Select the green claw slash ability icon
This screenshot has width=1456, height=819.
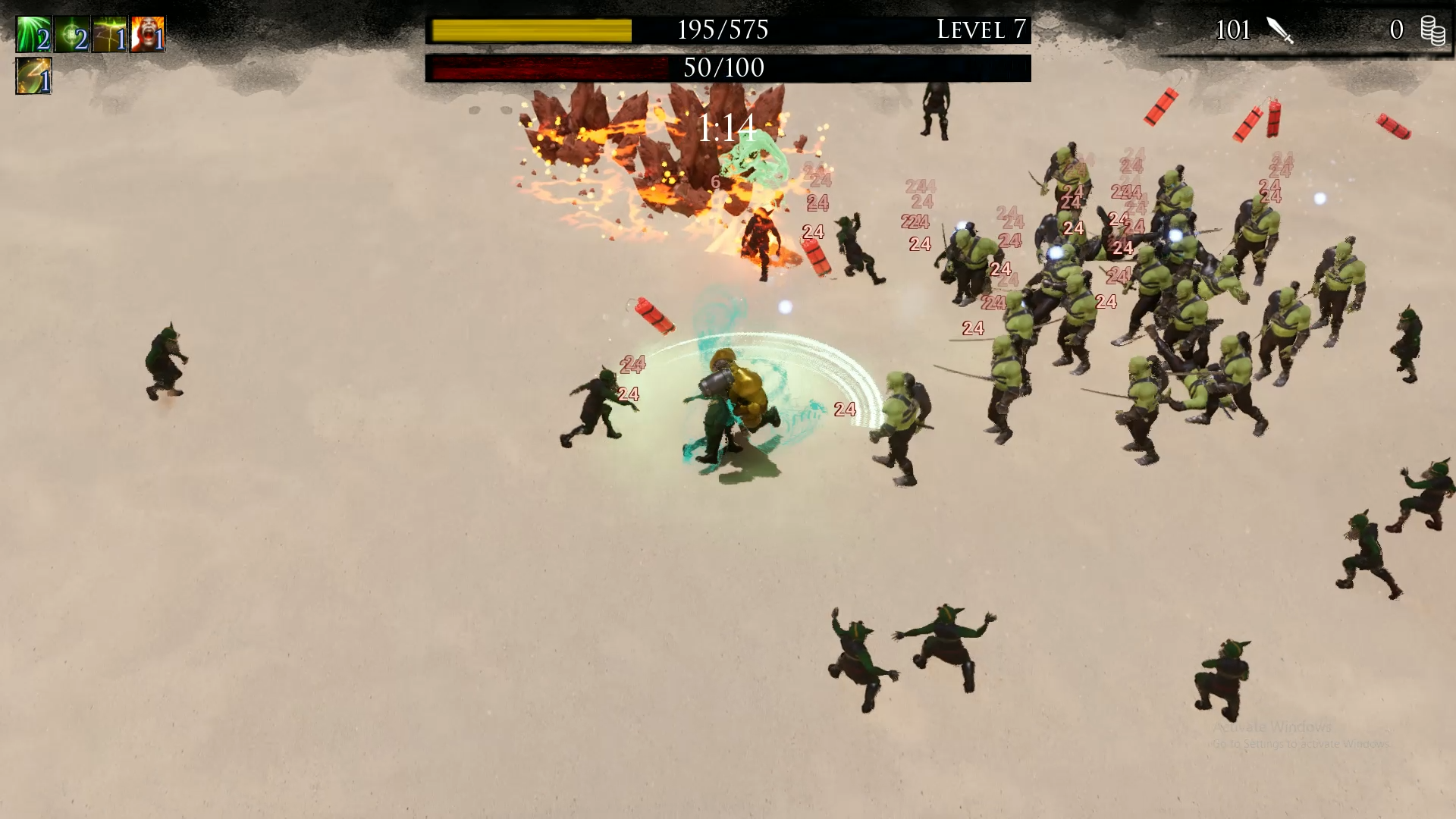33,33
